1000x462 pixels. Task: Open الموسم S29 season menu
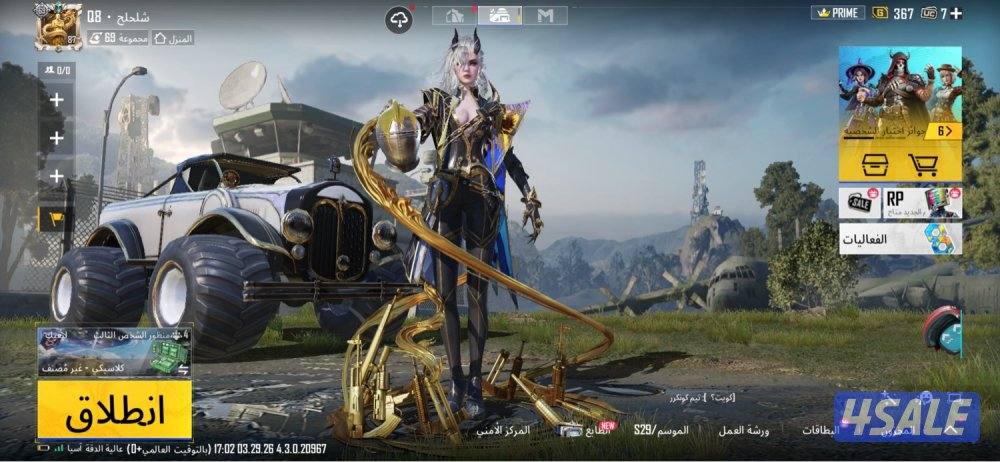pos(655,430)
